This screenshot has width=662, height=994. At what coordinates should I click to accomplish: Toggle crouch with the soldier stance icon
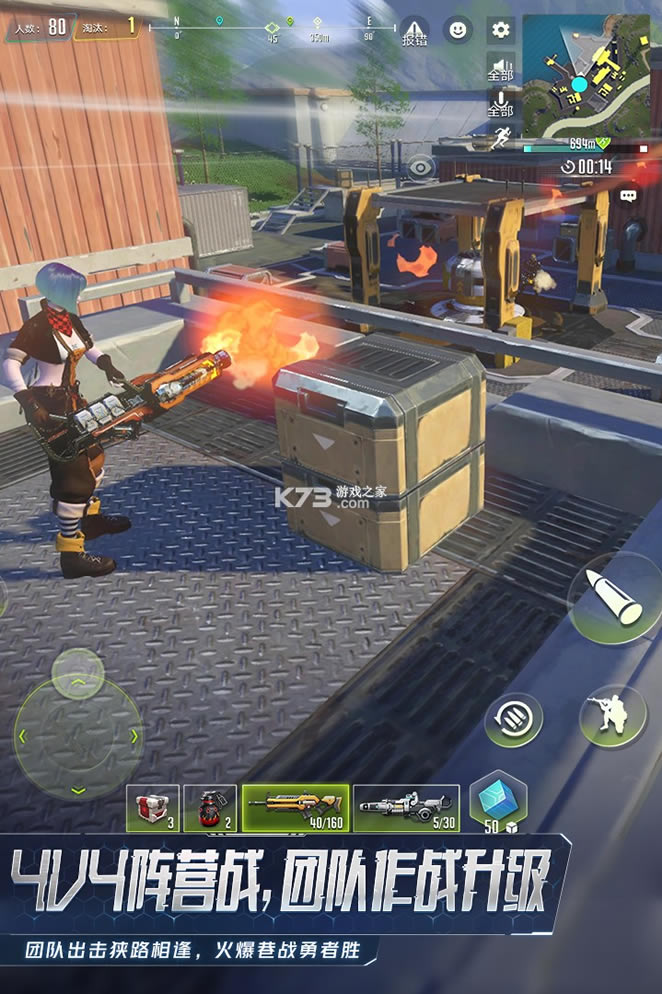613,716
